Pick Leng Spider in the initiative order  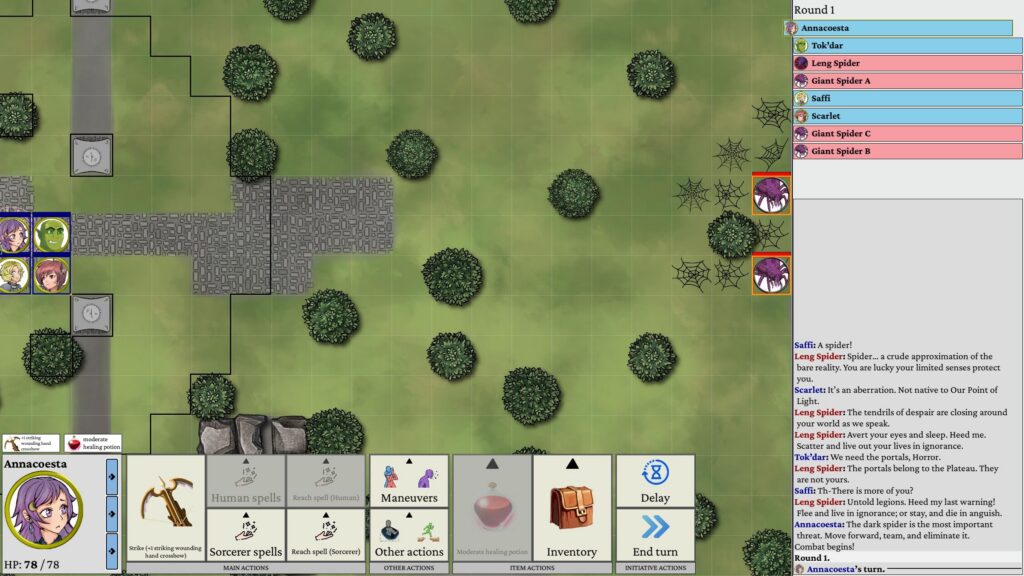pos(907,63)
